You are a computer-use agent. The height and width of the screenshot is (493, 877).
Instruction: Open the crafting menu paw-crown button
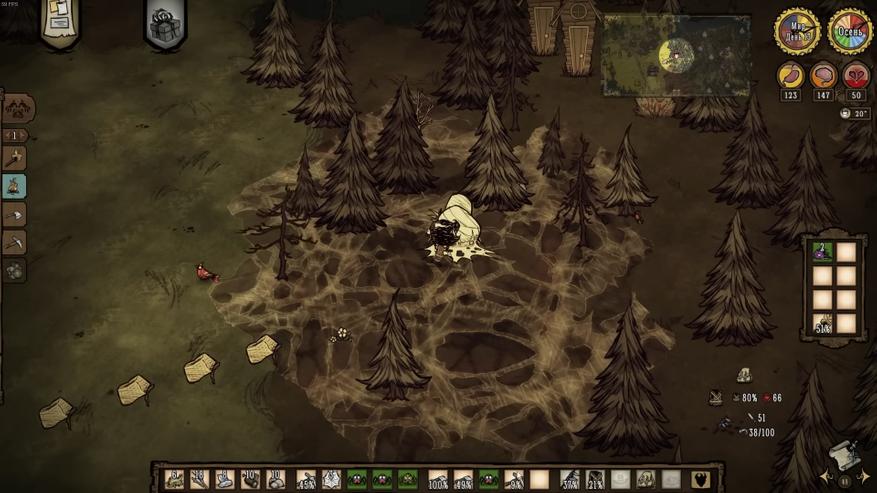[x=17, y=108]
